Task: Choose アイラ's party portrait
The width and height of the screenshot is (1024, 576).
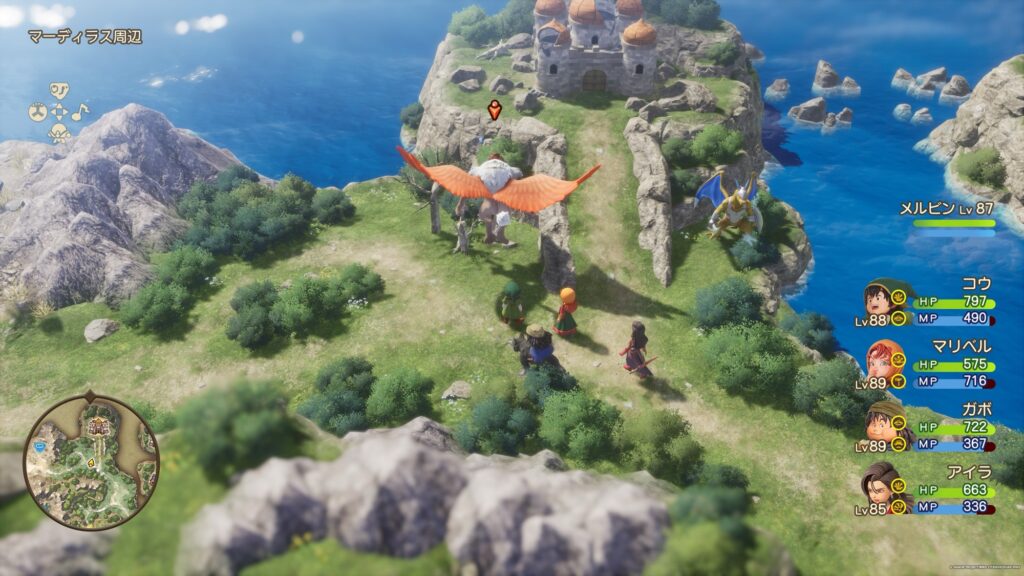Action: coord(877,481)
